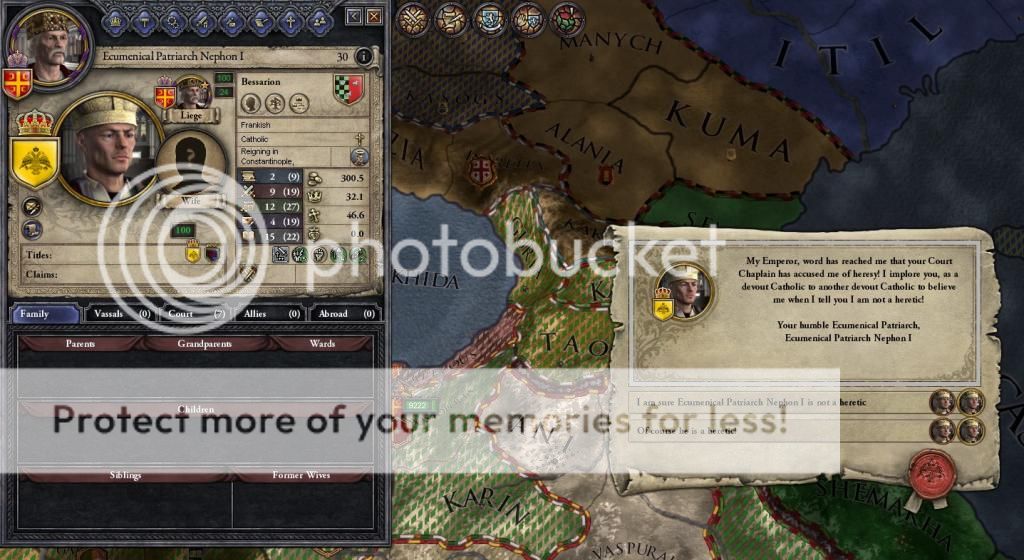The width and height of the screenshot is (1024, 560).
Task: Click the Liege portrait of the patriarch
Action: click(193, 94)
